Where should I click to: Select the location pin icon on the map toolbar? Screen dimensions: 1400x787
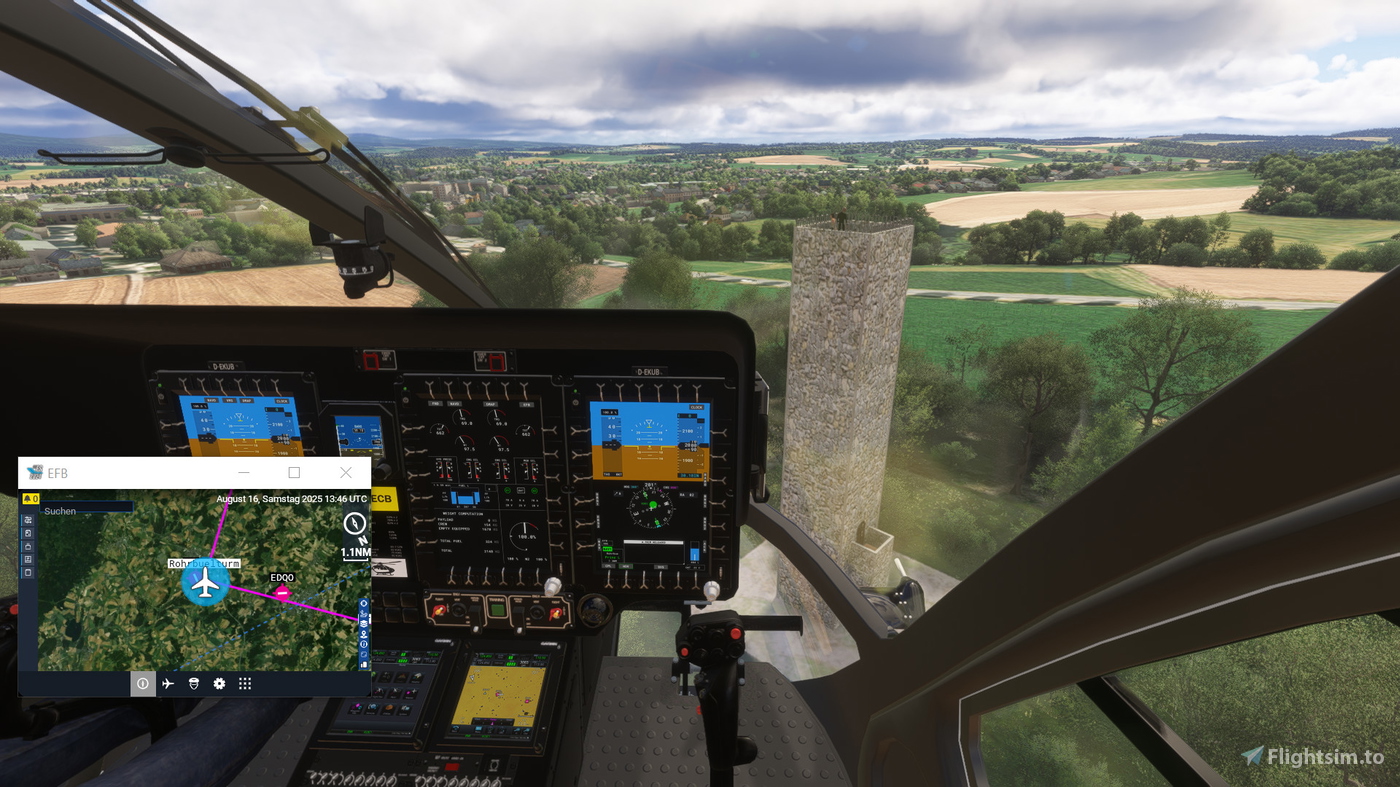click(x=363, y=634)
